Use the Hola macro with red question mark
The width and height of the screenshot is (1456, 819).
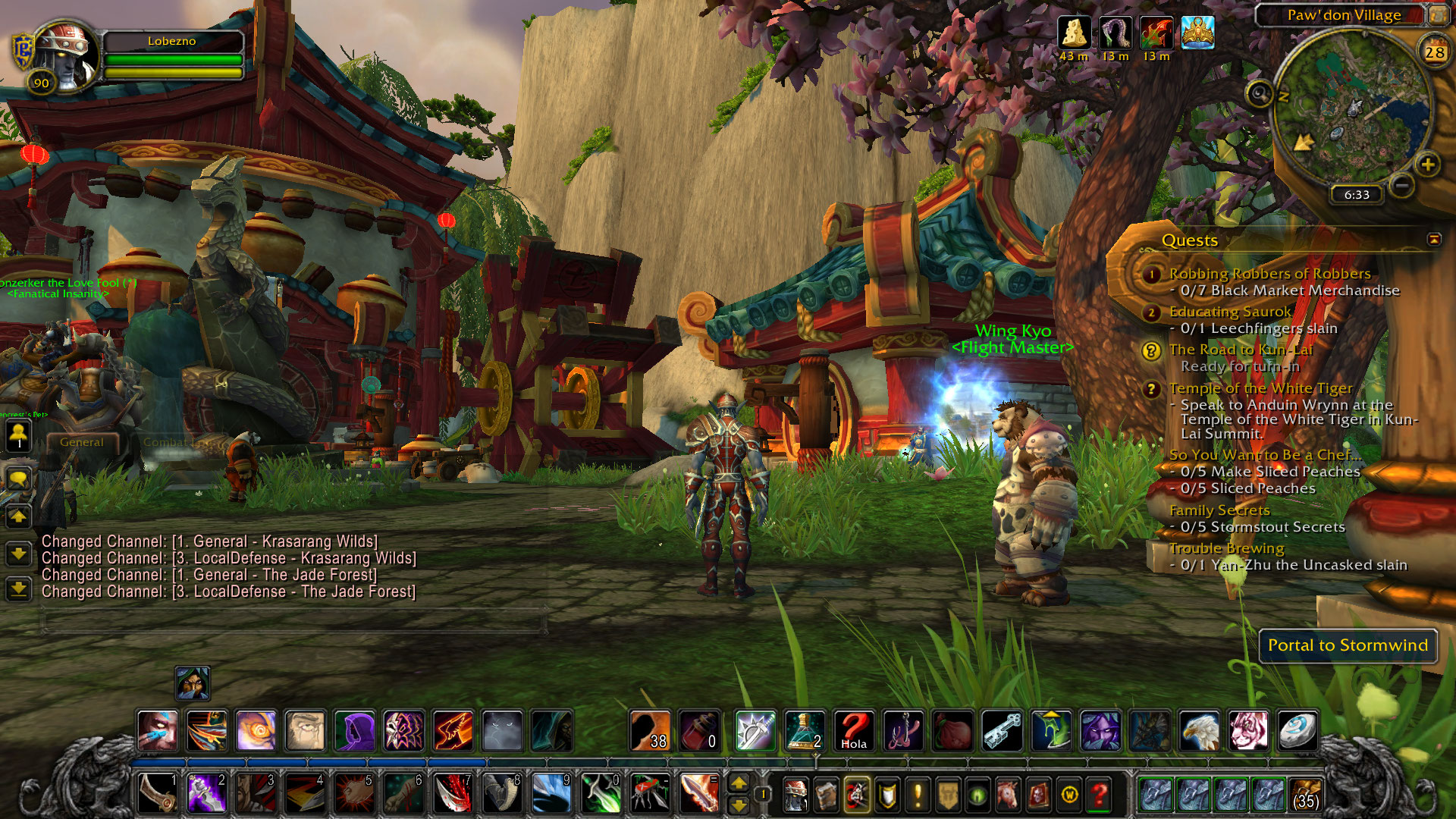coord(854,731)
